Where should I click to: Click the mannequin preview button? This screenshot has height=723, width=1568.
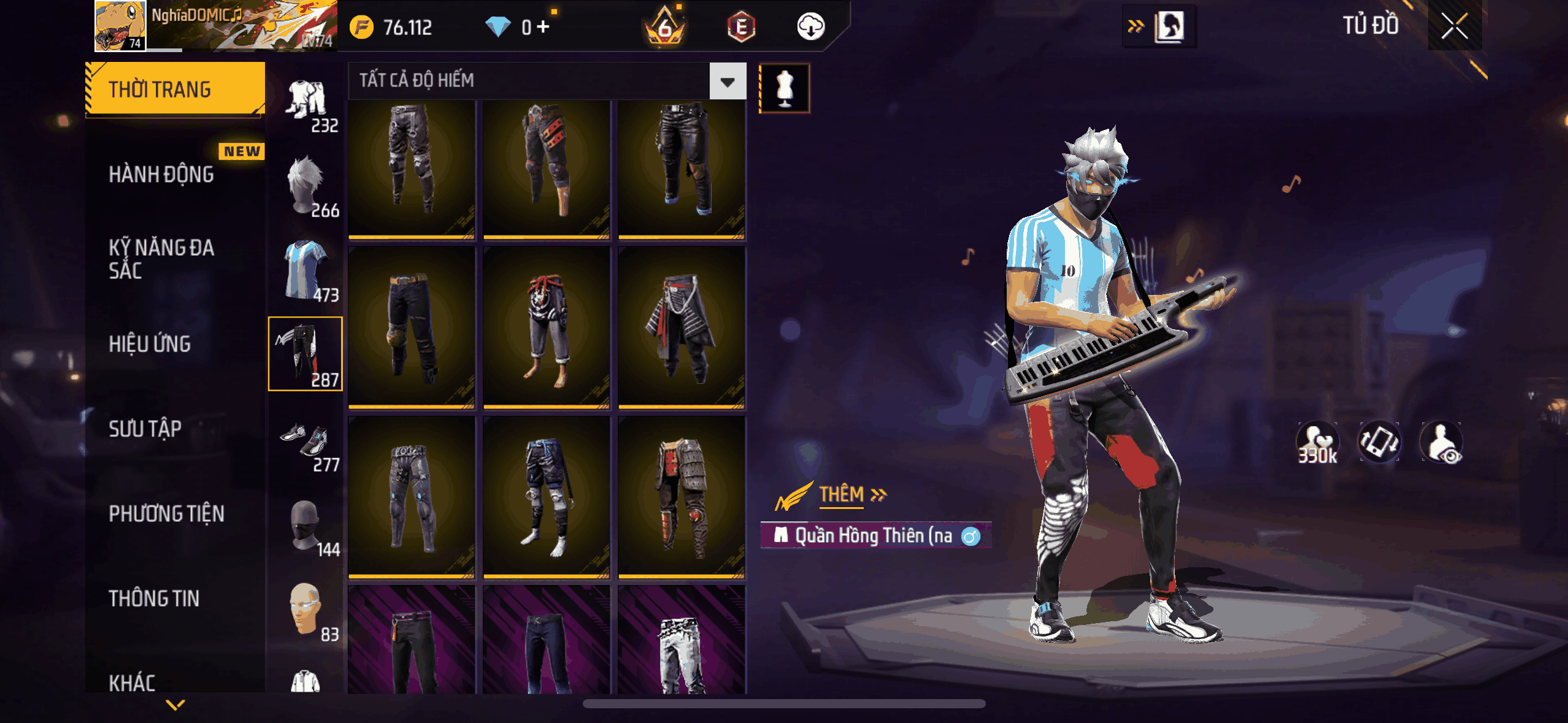point(785,88)
